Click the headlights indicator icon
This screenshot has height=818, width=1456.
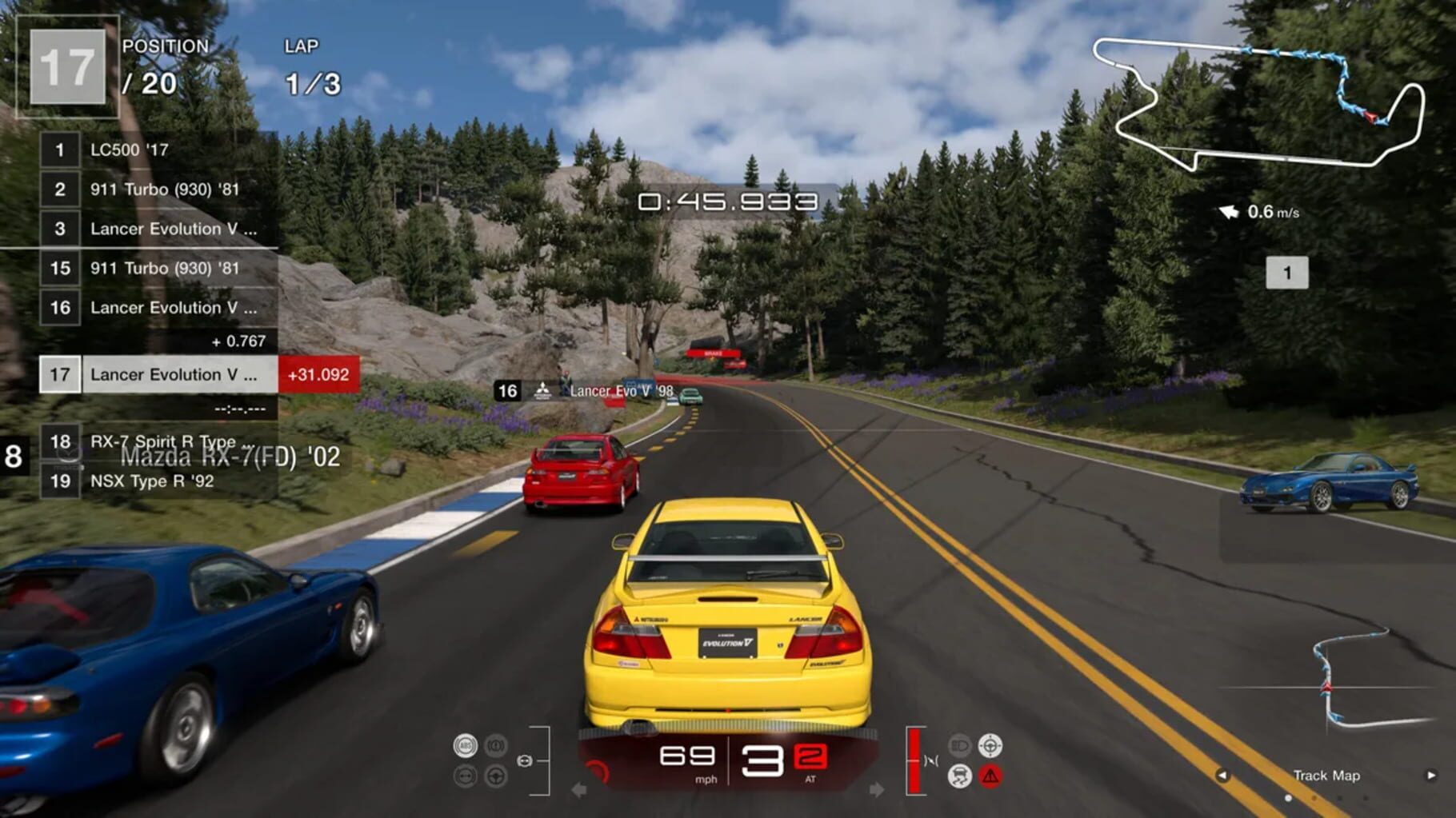coord(958,744)
